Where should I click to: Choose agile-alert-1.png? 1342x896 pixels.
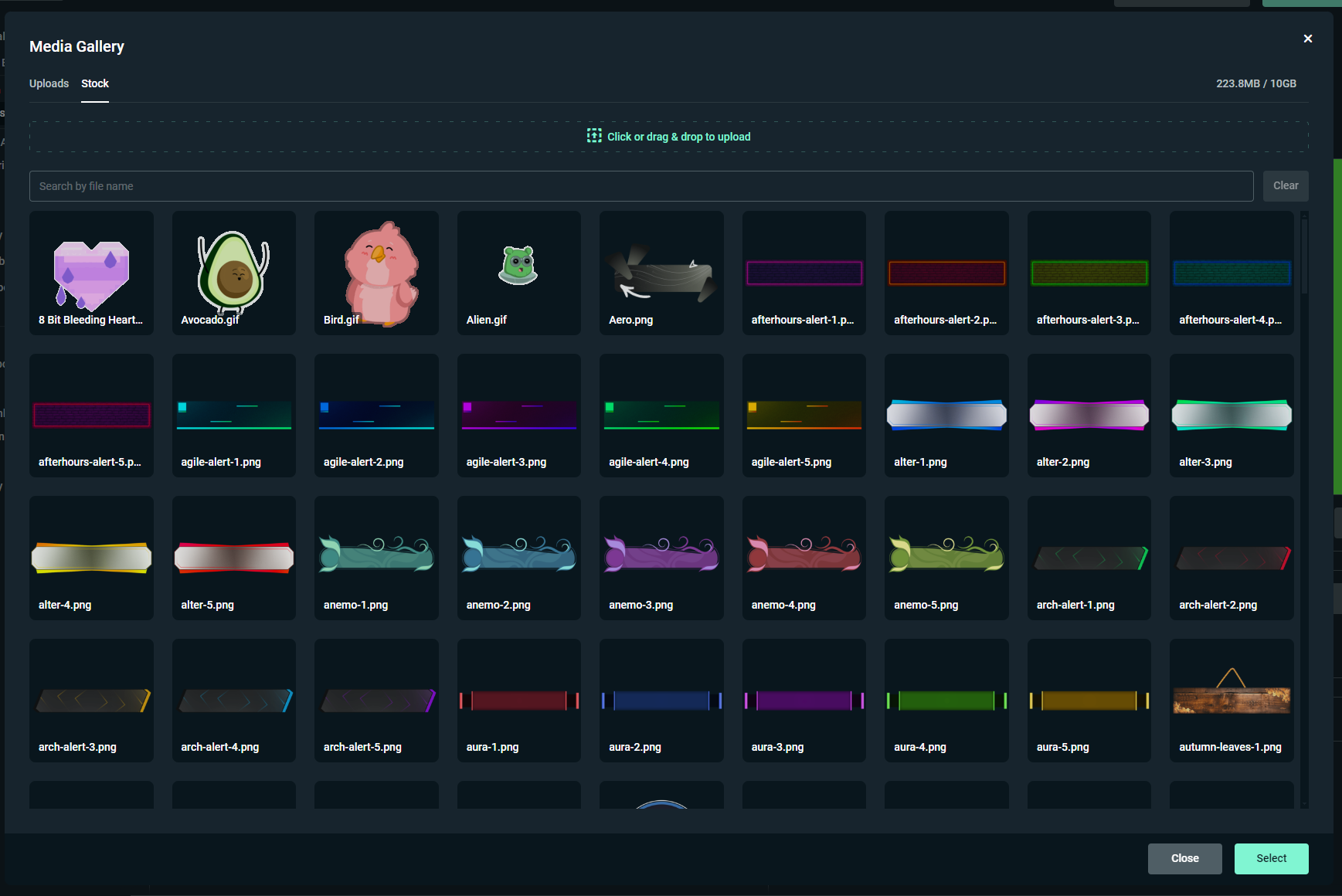(233, 415)
